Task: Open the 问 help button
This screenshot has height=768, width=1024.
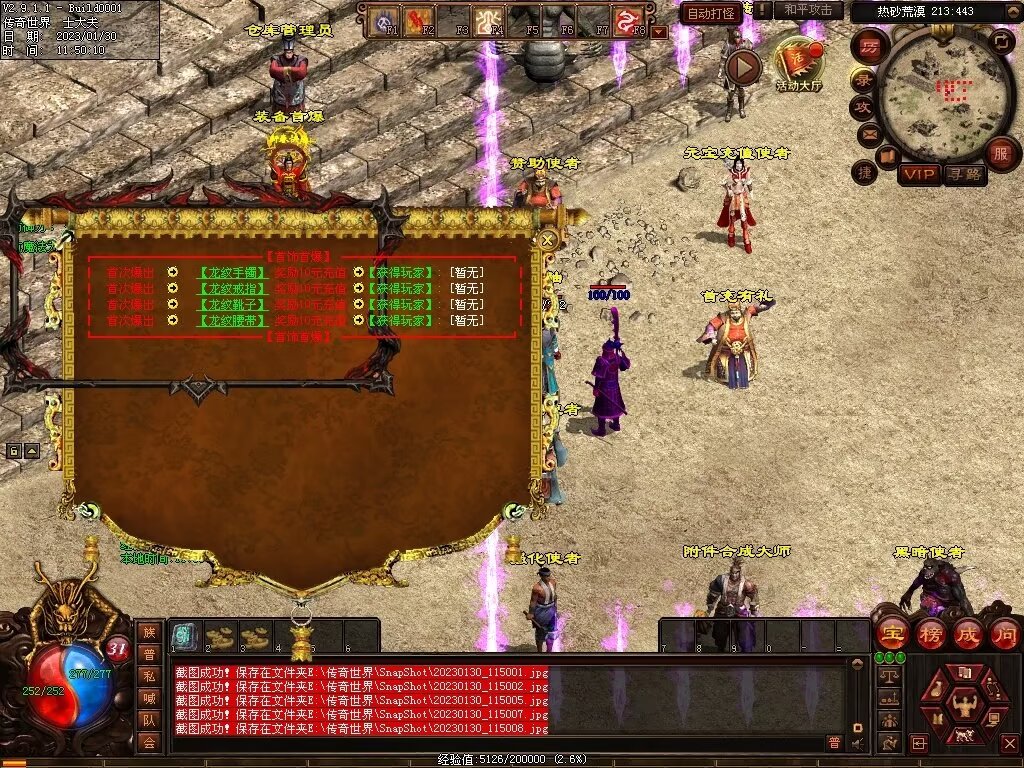Action: point(1004,633)
